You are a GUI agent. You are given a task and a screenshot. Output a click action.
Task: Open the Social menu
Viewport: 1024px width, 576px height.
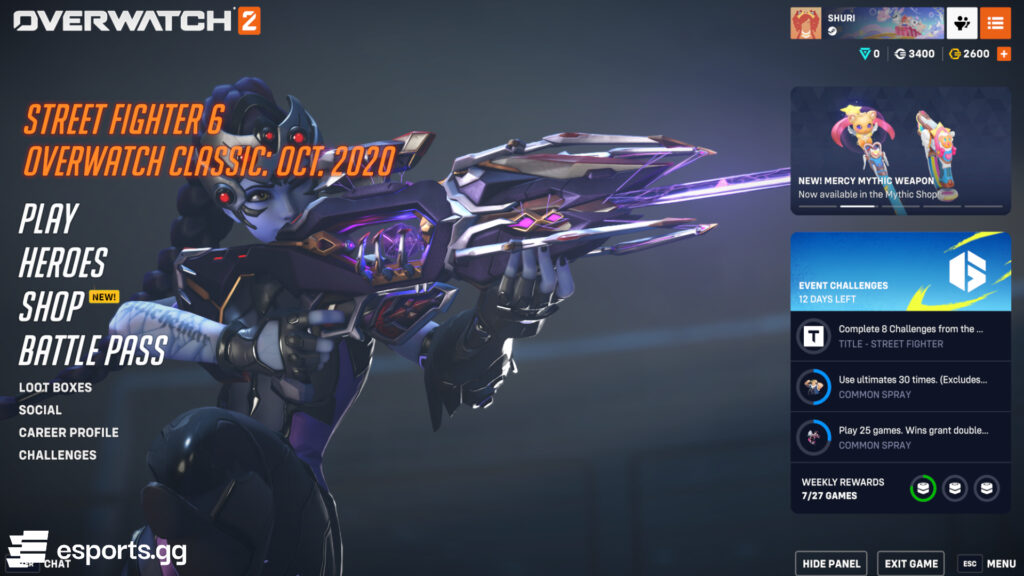(x=40, y=410)
